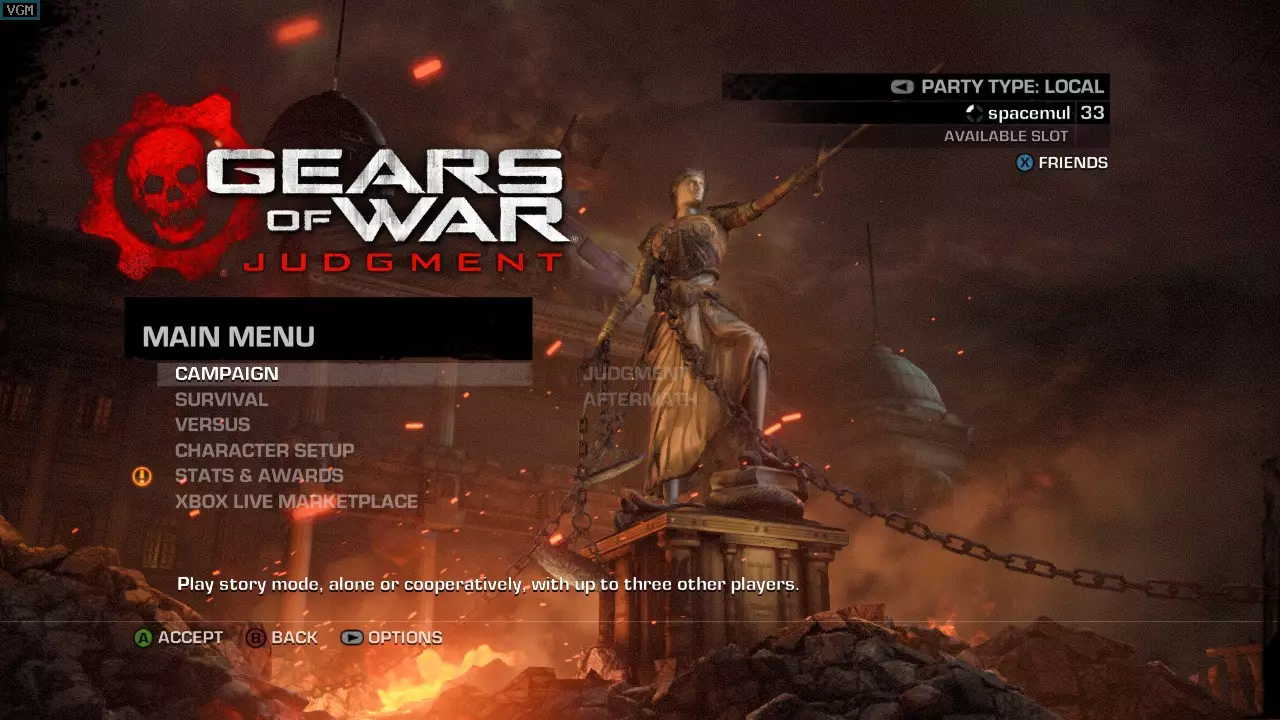Open SURVIVAL mode

click(x=220, y=399)
